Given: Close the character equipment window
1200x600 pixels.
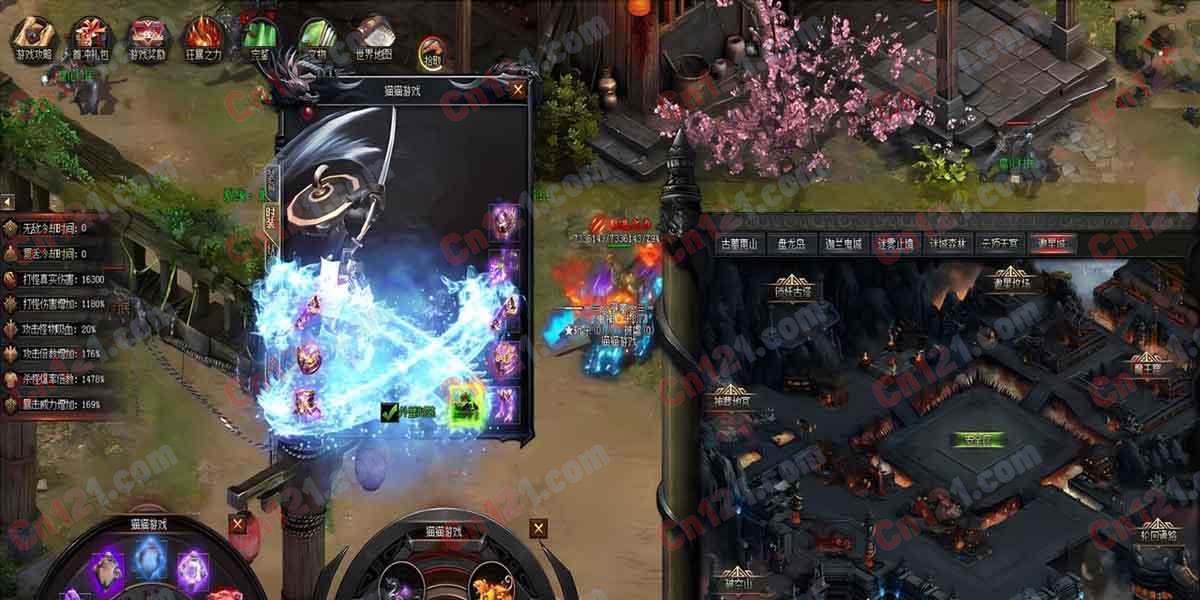Looking at the screenshot, I should pos(518,89).
